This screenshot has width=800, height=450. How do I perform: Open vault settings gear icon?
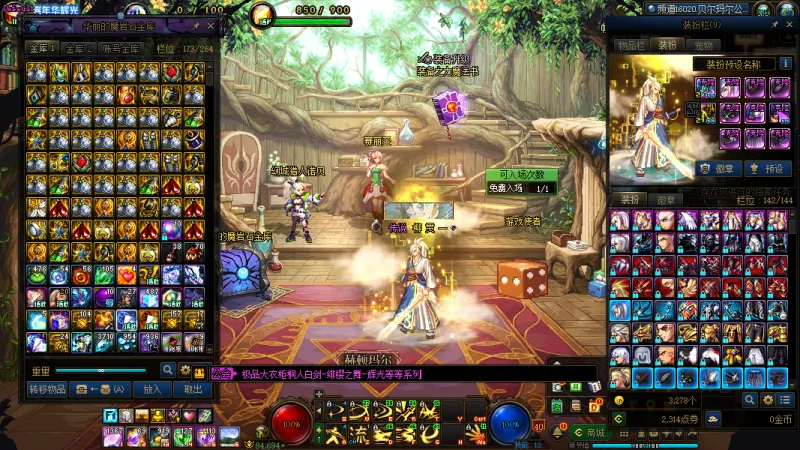(x=185, y=370)
